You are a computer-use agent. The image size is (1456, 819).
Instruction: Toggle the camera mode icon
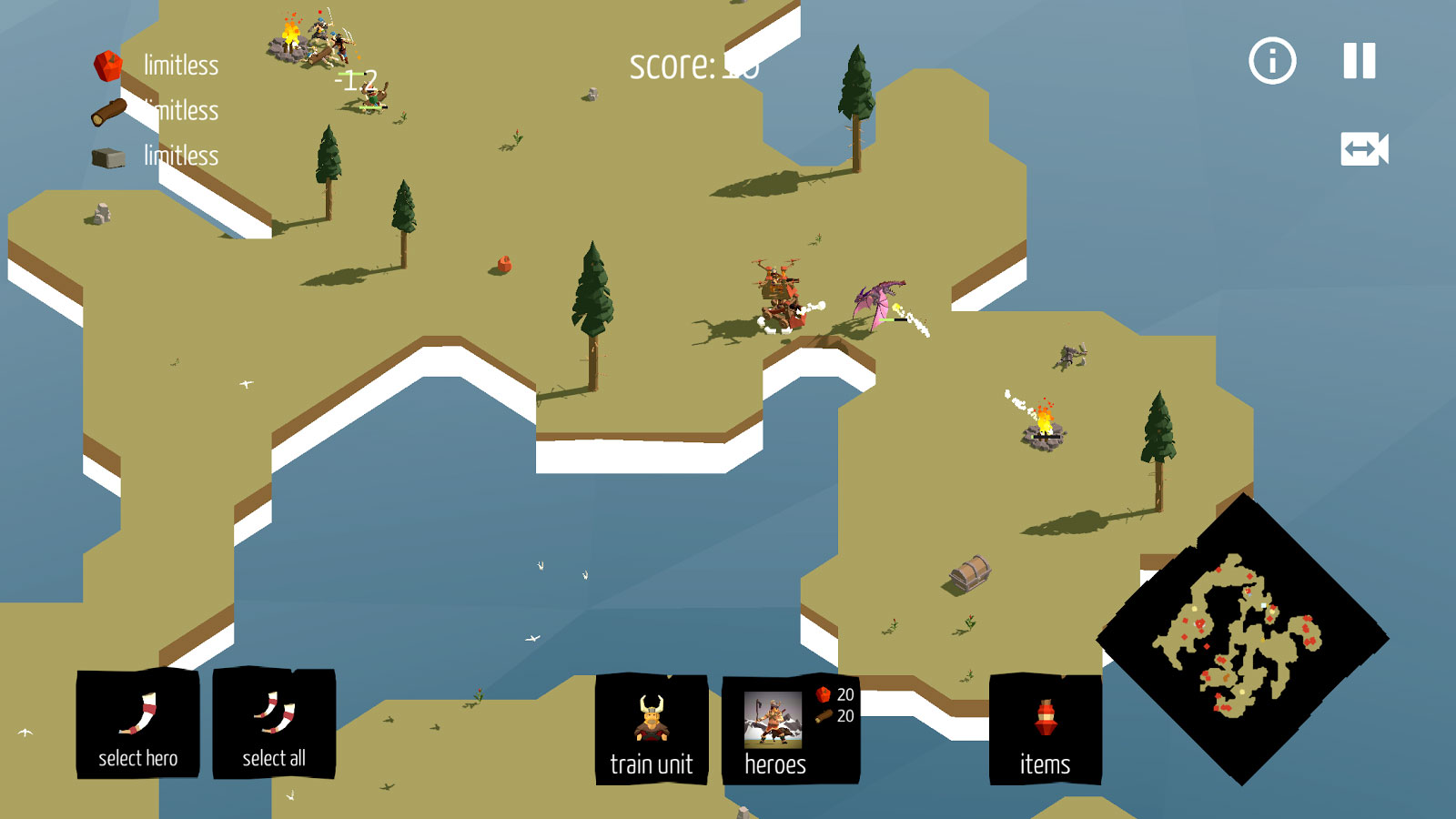pyautogui.click(x=1364, y=149)
